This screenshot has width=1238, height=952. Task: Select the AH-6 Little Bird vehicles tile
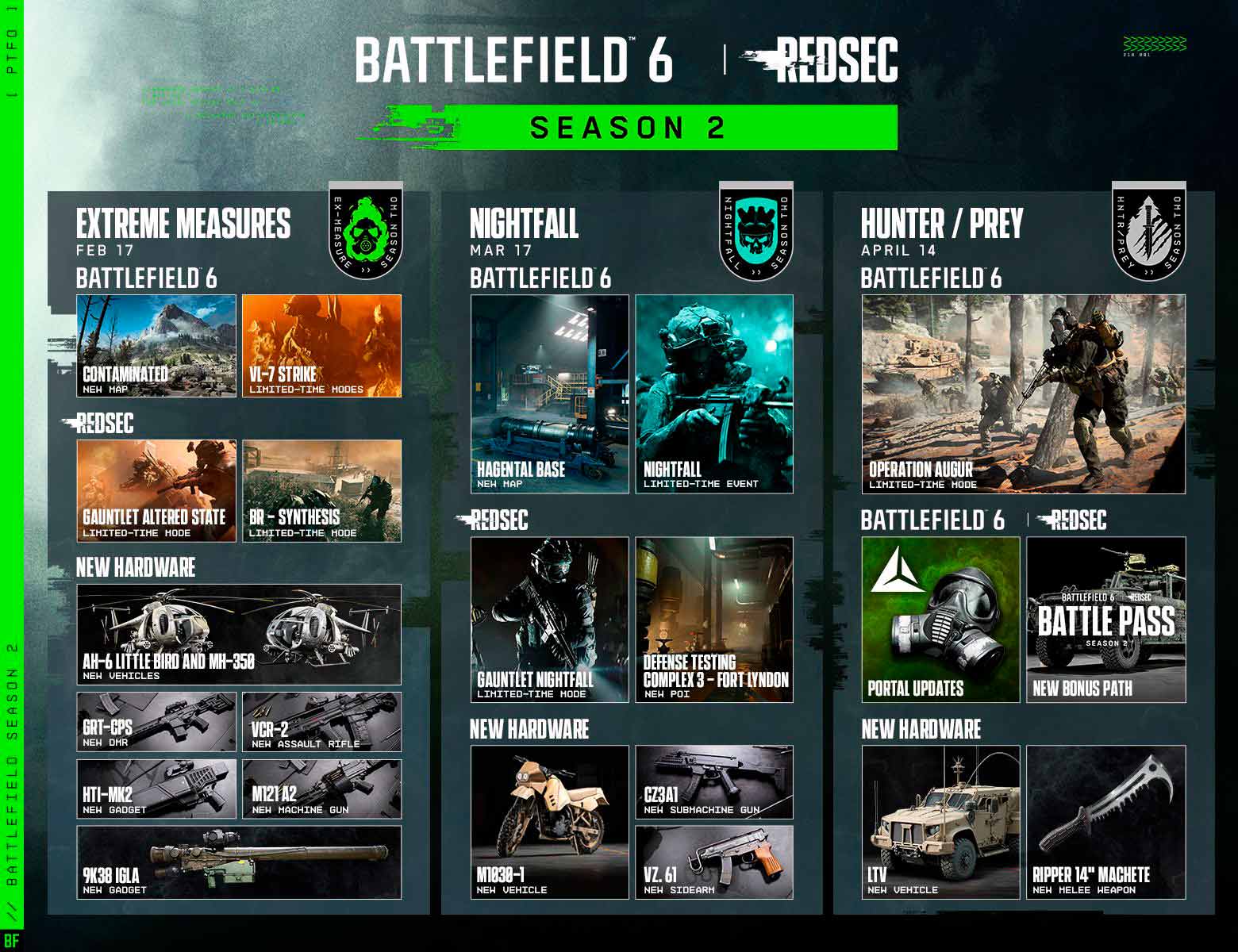tap(239, 635)
